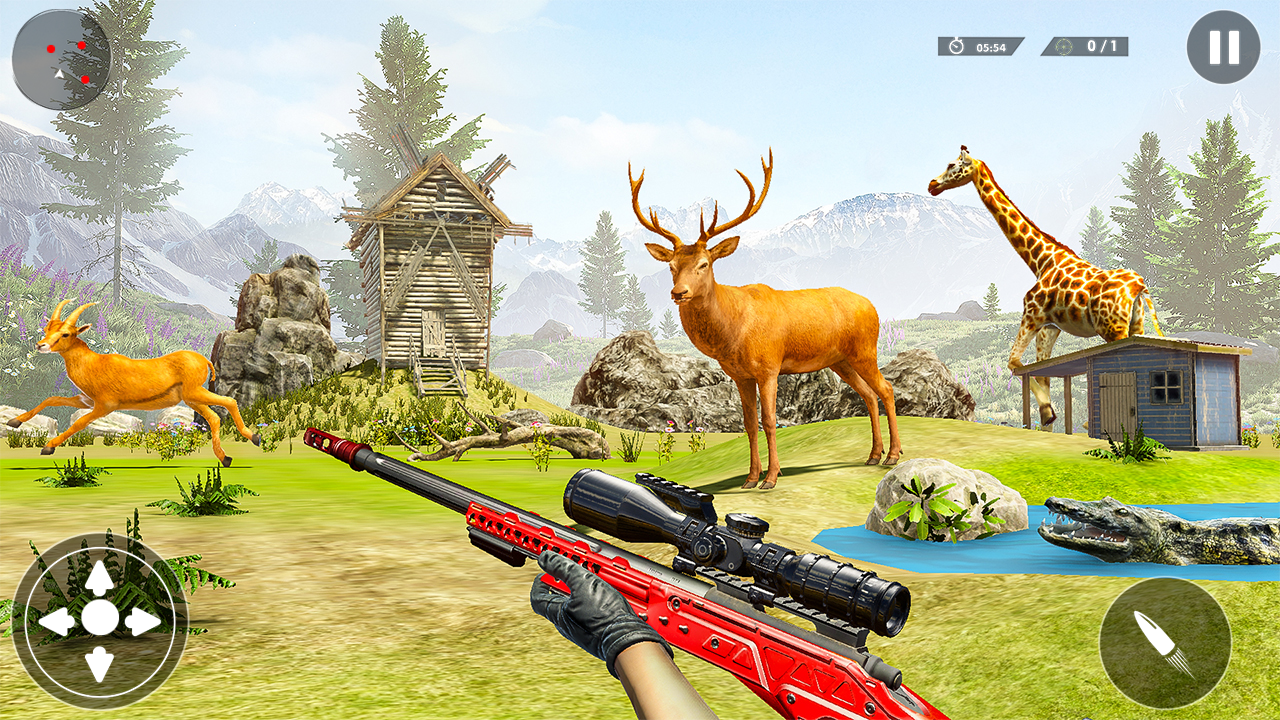Click a red enemy dot on the radar

coord(51,49)
